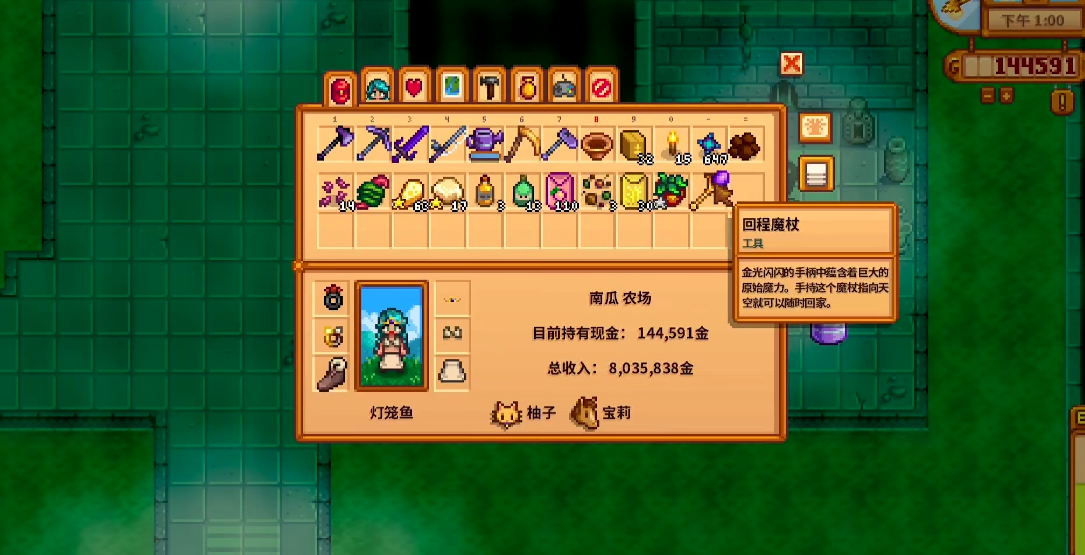Select the Return Scepter wand item
Viewport: 1085px width, 555px height.
pos(711,189)
